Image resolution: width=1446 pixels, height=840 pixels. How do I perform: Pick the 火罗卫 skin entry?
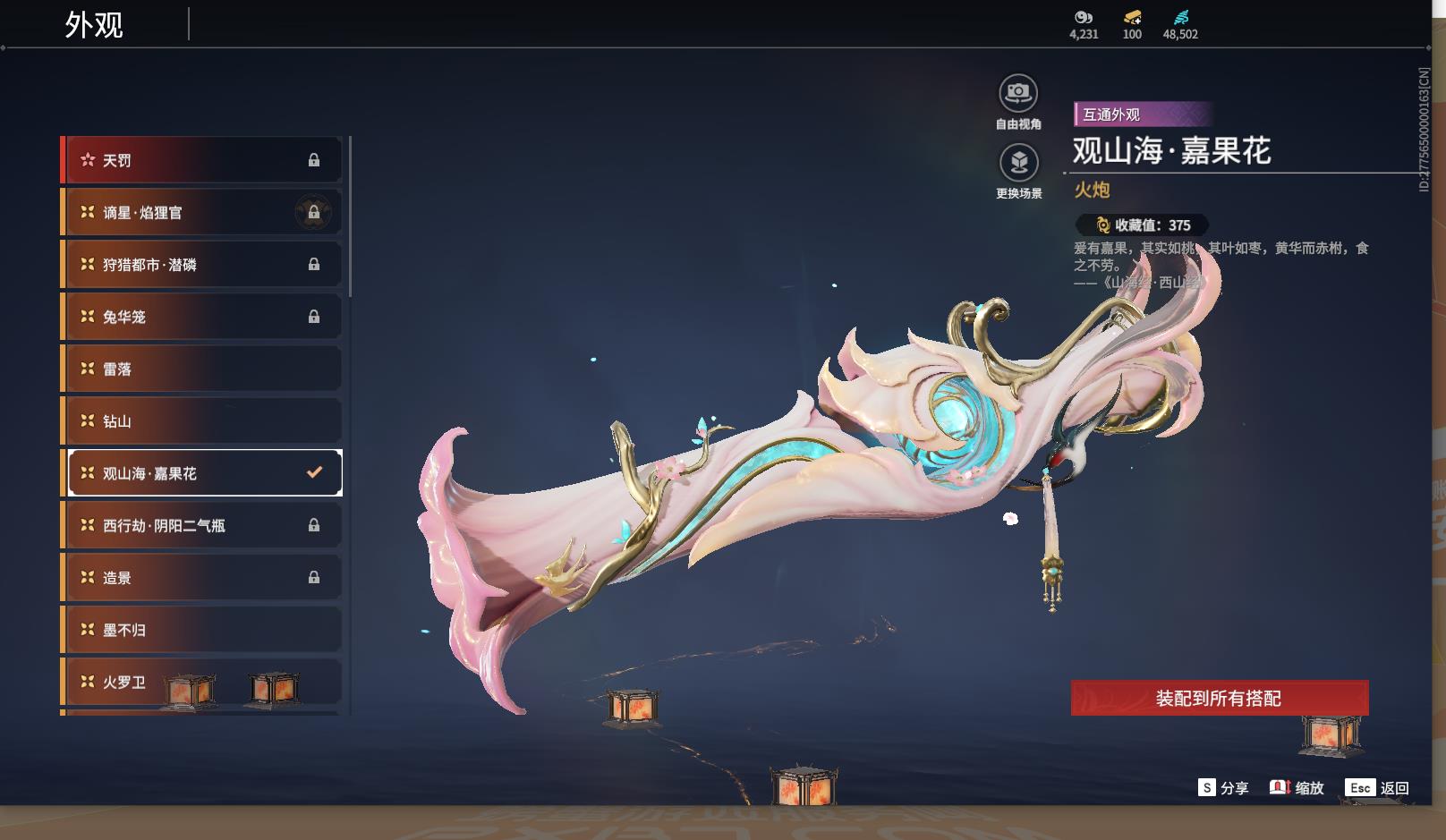click(202, 682)
